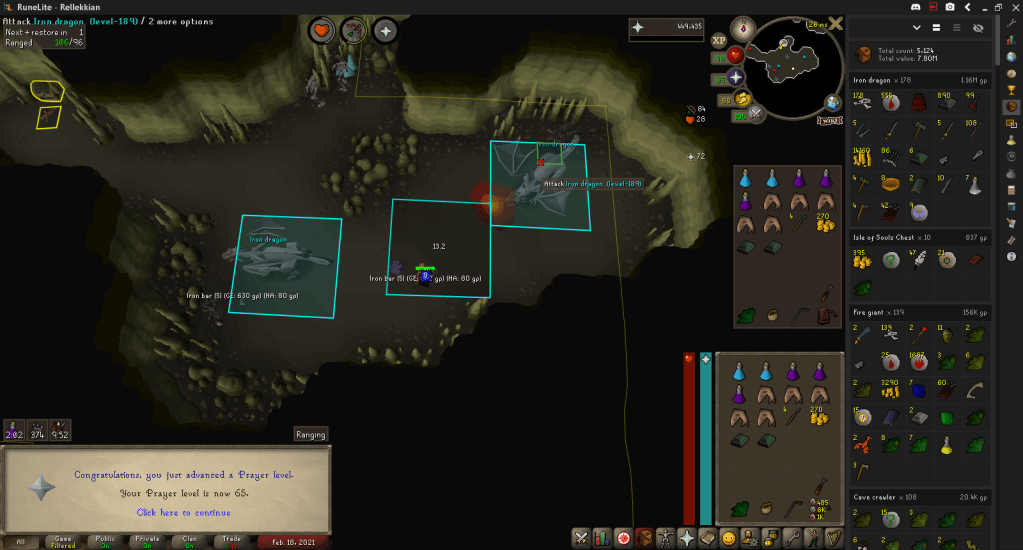Activate quick prayers with the prayer orb
This screenshot has width=1023, height=550.
(737, 77)
